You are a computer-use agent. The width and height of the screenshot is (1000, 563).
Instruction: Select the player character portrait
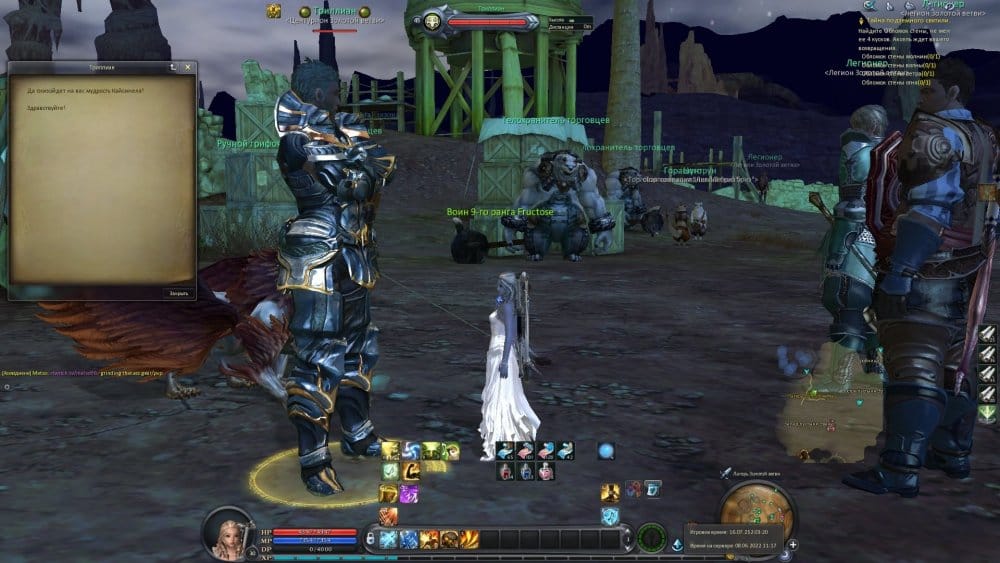(228, 532)
